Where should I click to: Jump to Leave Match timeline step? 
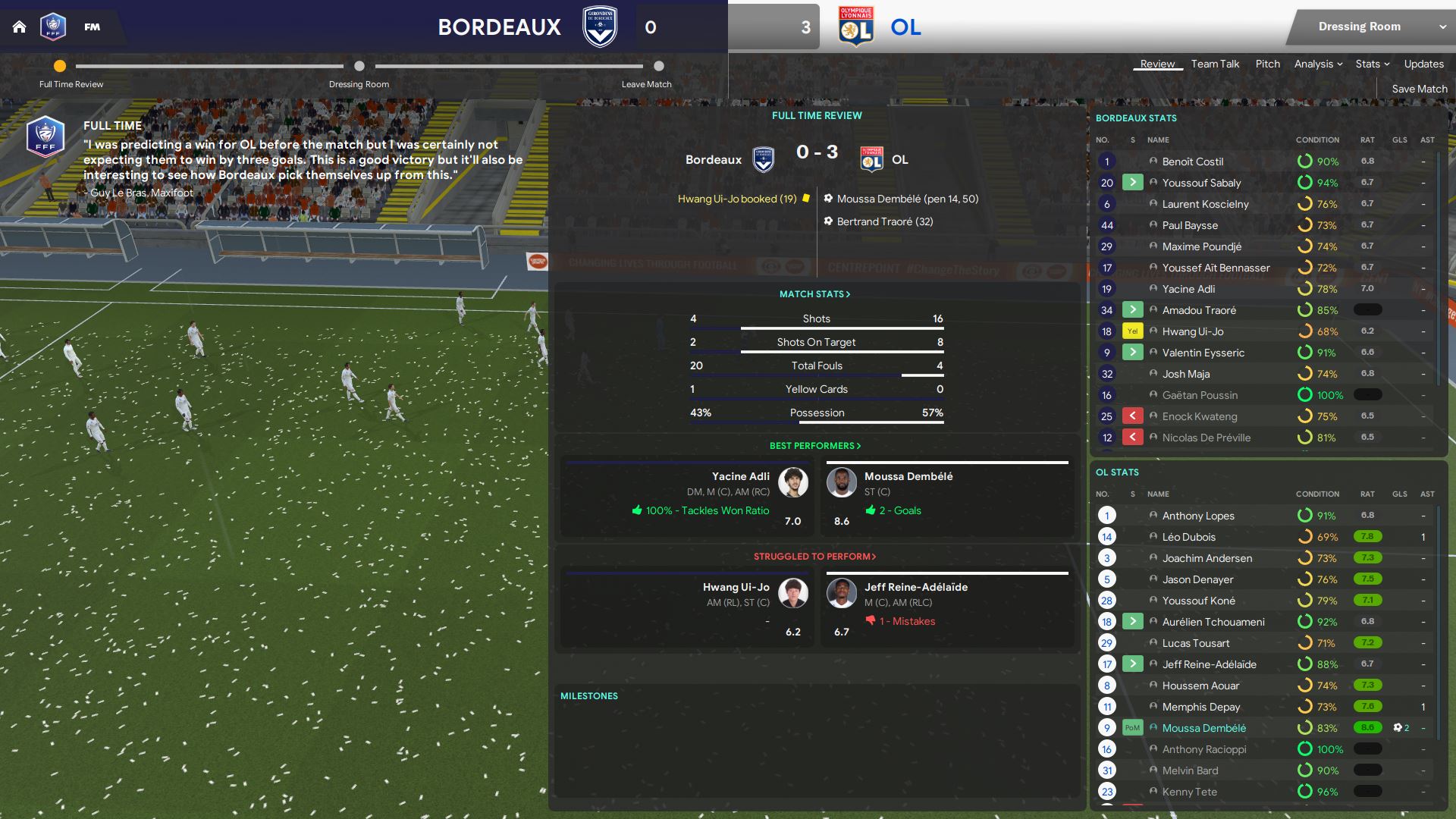point(658,67)
